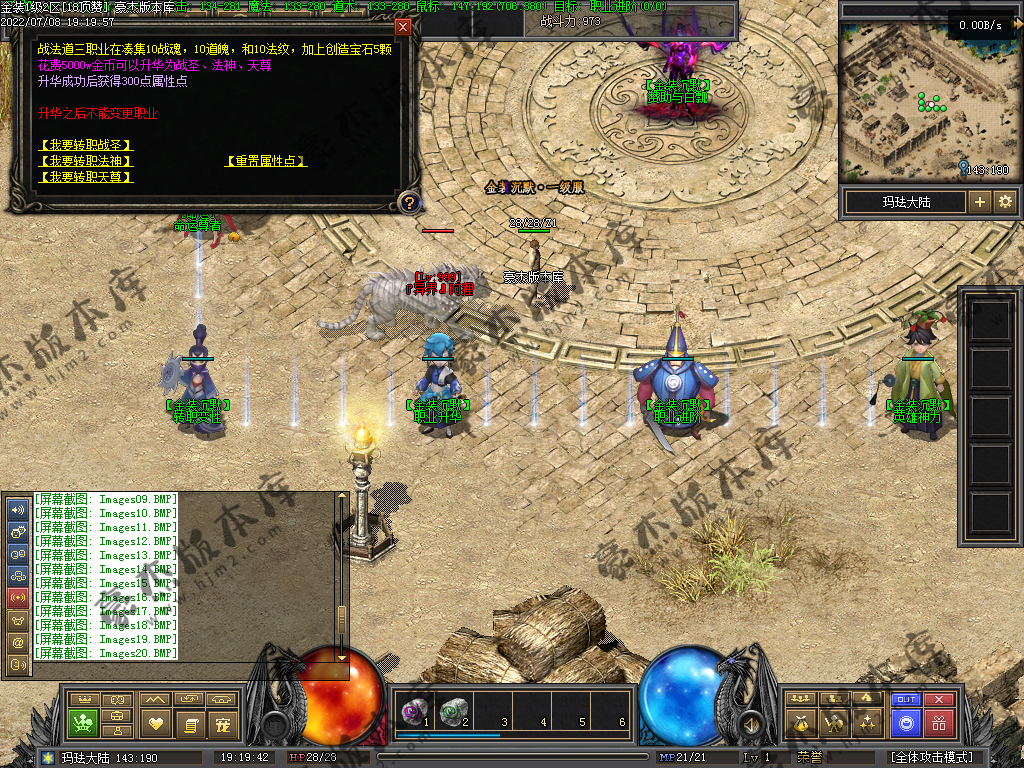Click the green crown guild button
This screenshot has height=768, width=1024.
click(x=83, y=722)
